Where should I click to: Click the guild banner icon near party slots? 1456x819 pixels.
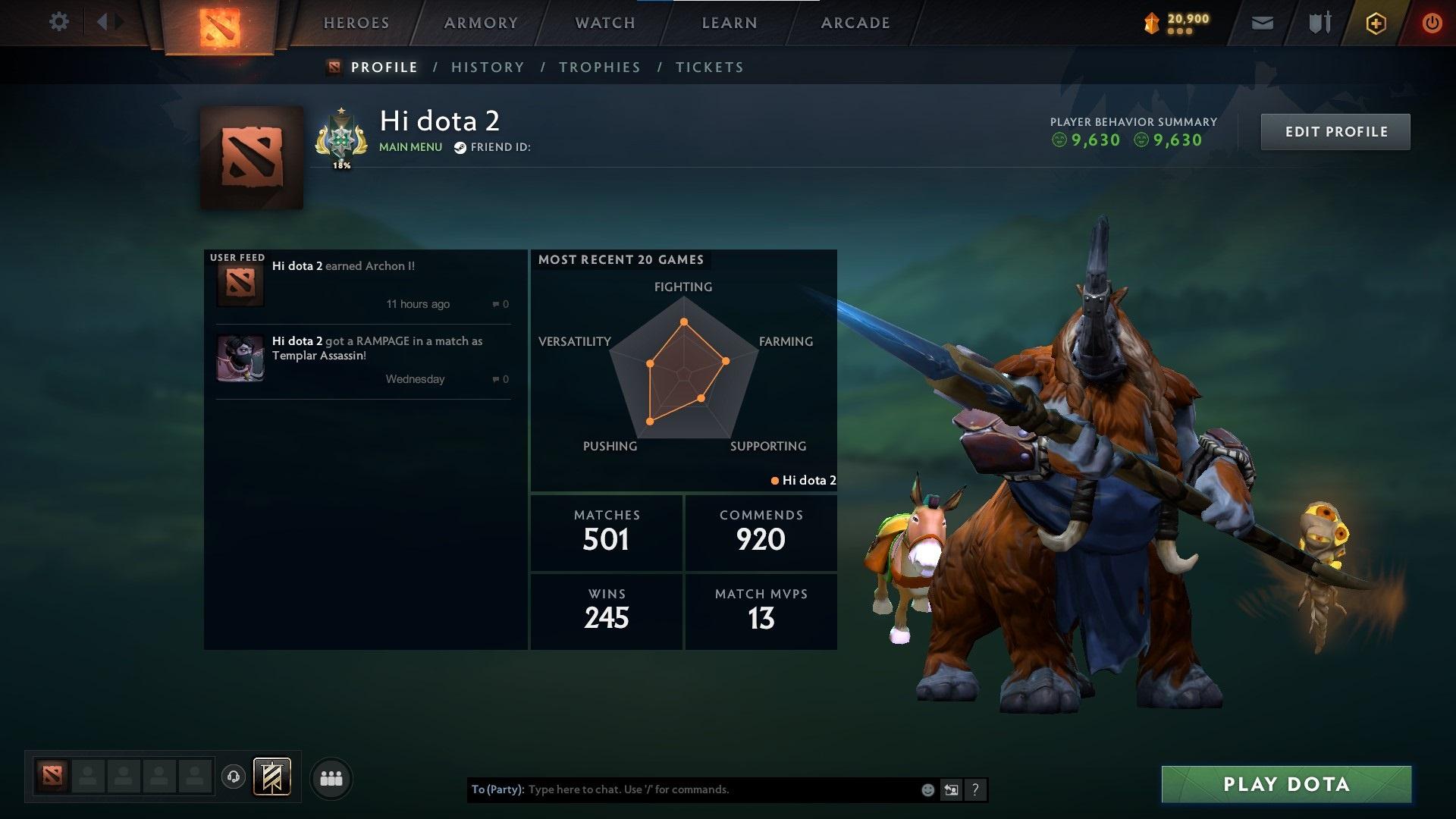[272, 777]
